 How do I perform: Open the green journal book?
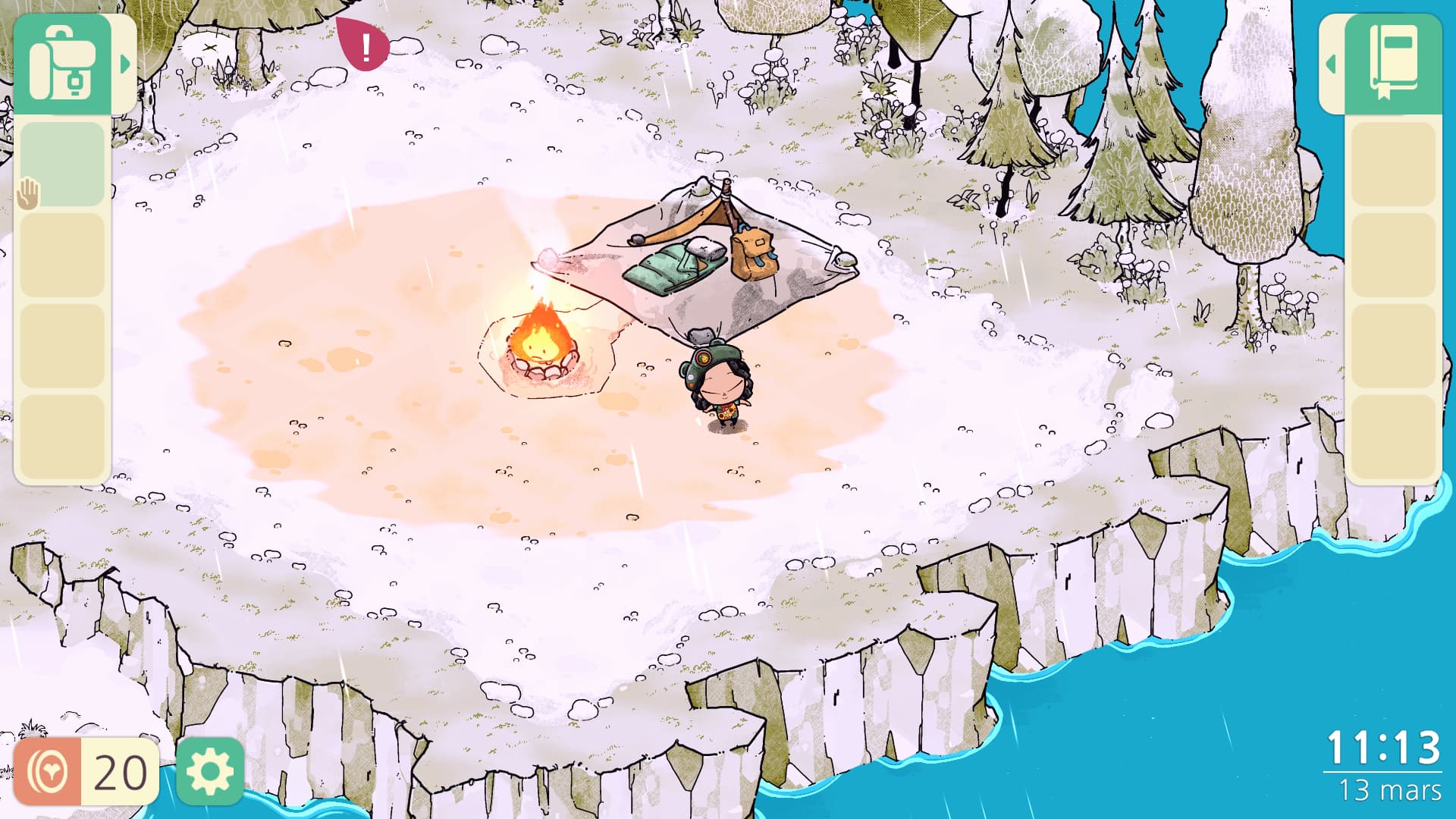pyautogui.click(x=1393, y=64)
